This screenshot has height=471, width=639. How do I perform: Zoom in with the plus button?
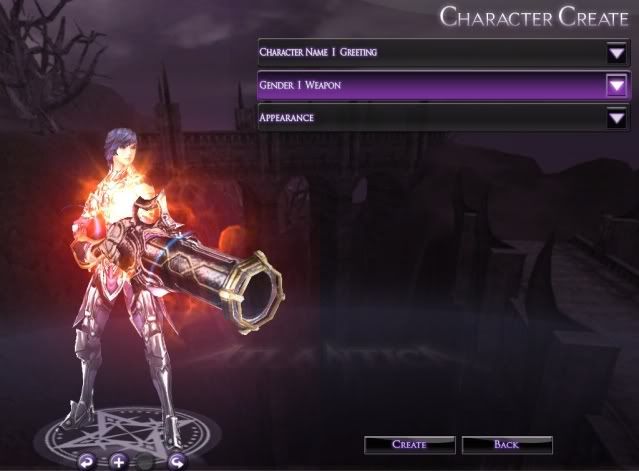(x=117, y=461)
